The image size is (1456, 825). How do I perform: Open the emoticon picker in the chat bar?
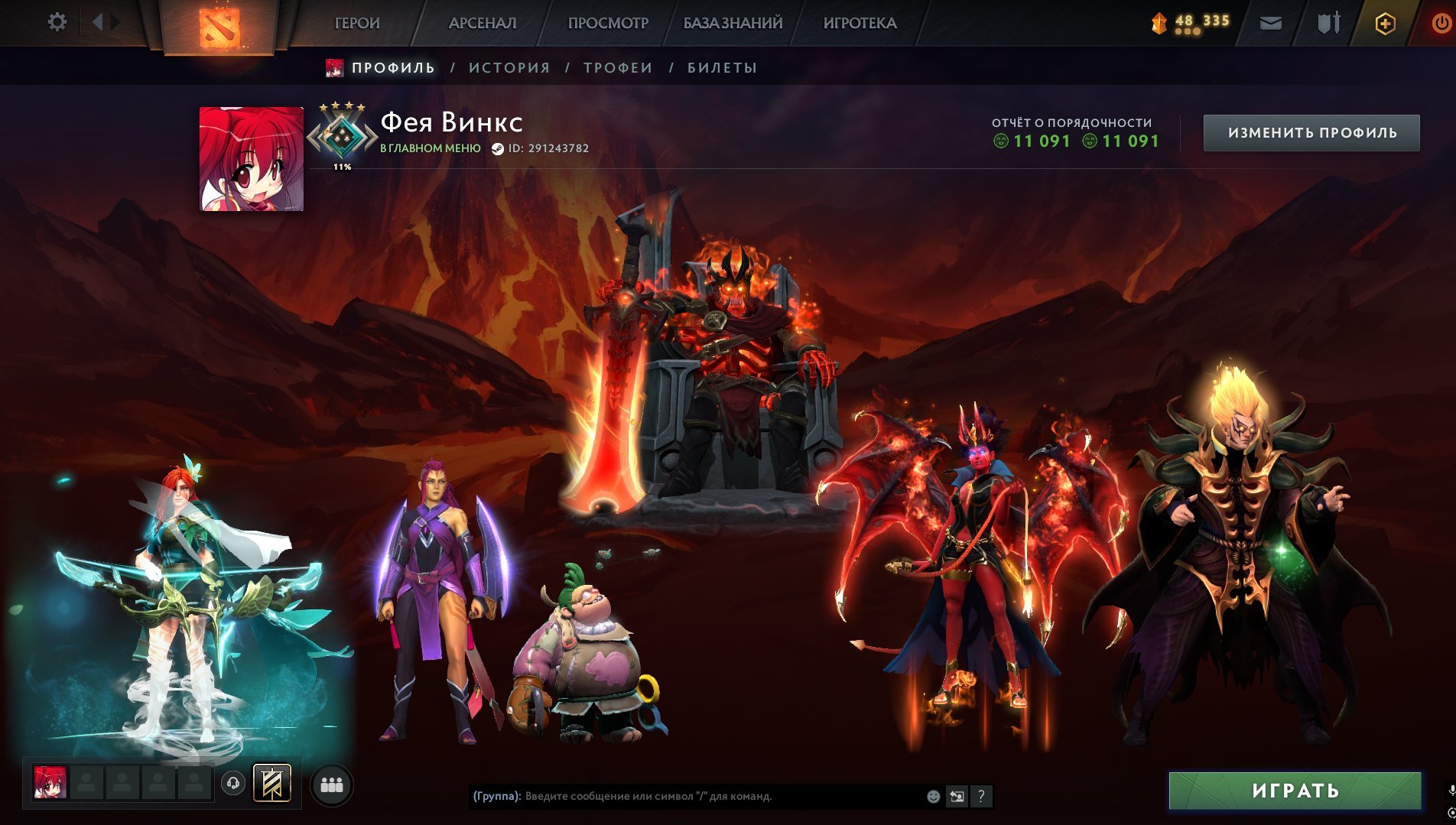[933, 797]
